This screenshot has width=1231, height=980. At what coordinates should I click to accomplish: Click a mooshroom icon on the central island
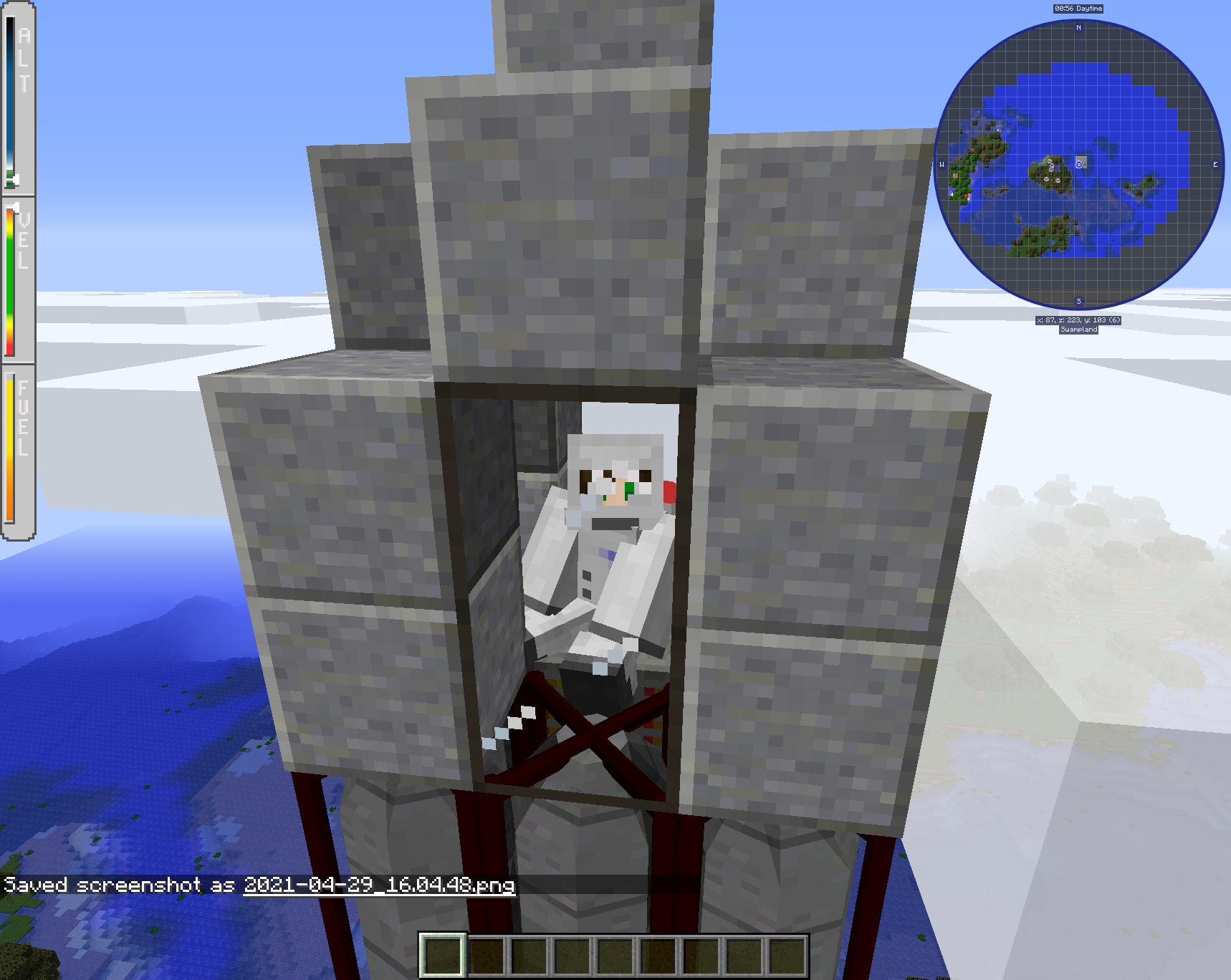click(x=1050, y=160)
